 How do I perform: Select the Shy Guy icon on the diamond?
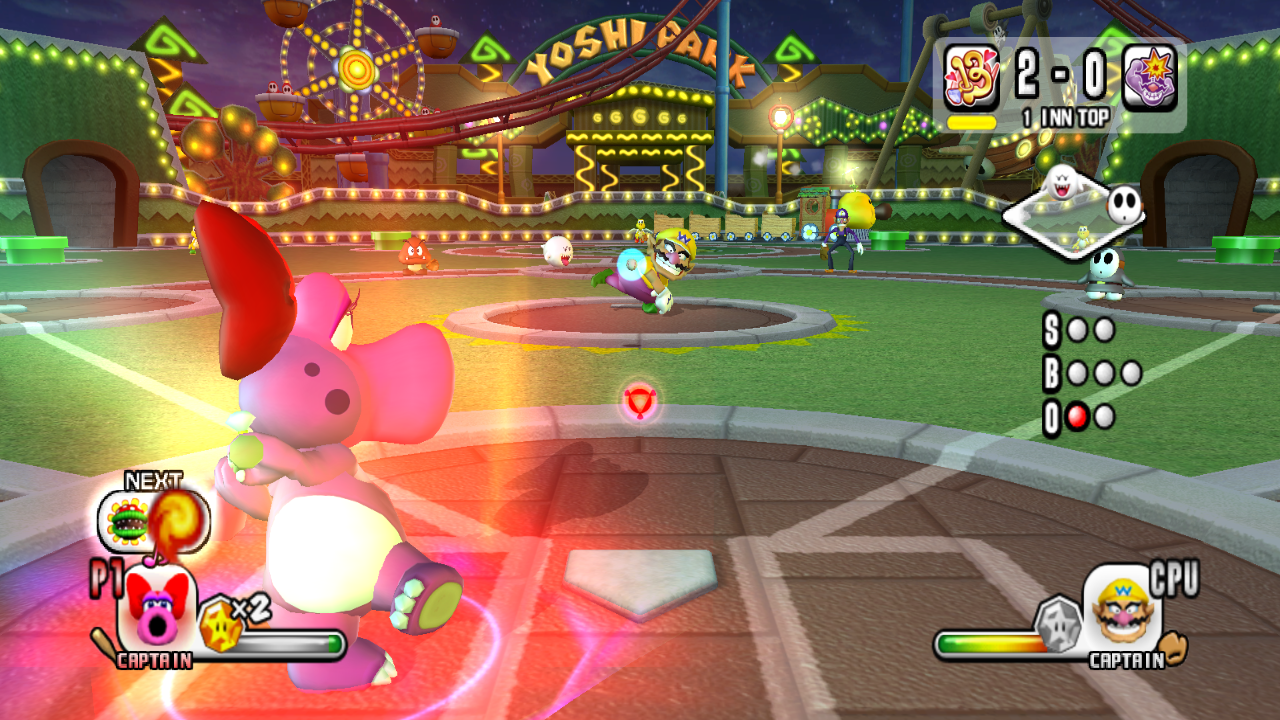(x=1123, y=206)
